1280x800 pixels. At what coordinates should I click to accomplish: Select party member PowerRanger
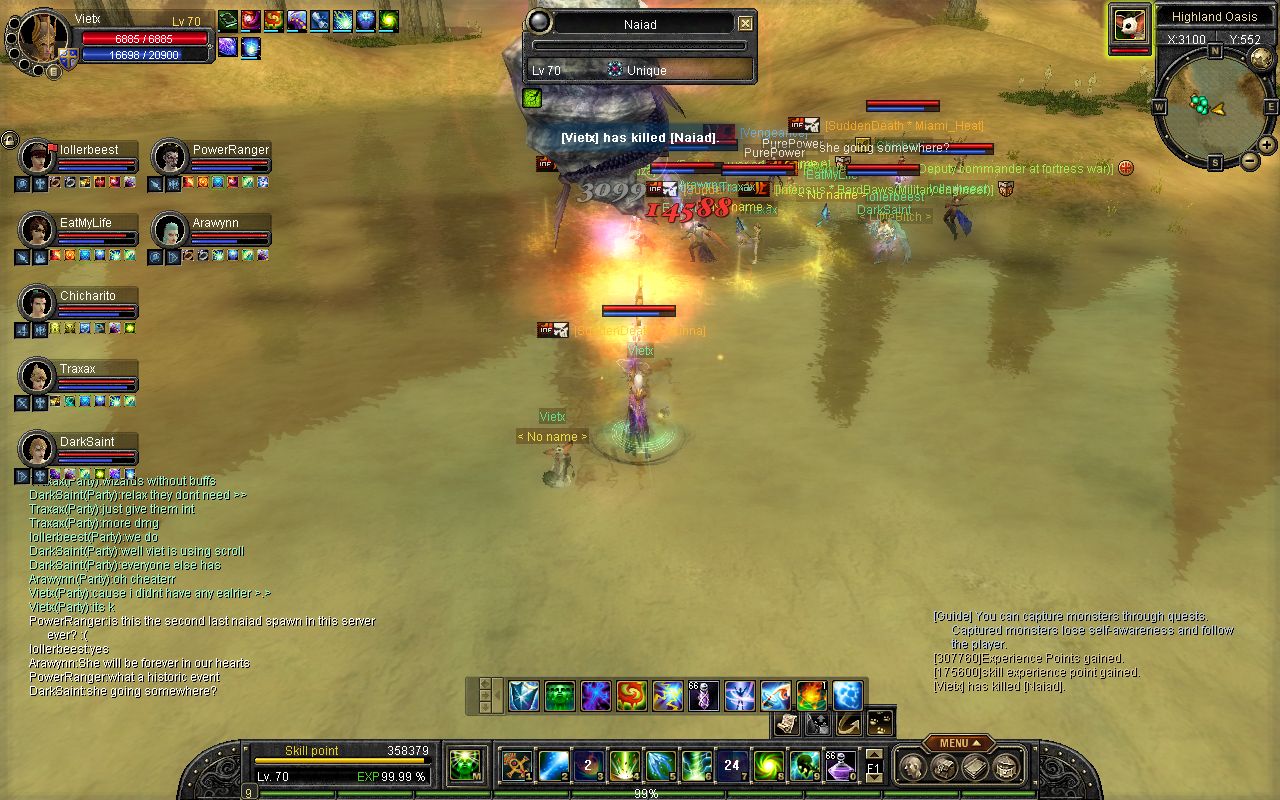171,157
